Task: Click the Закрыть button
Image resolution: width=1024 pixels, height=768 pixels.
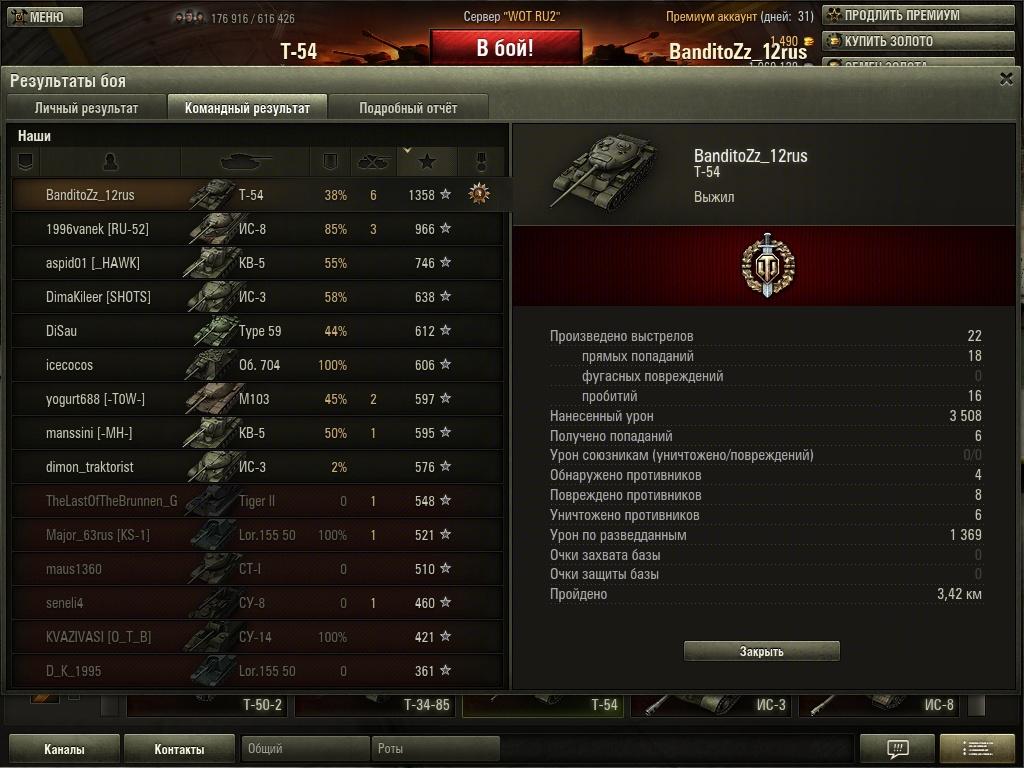Action: 761,651
